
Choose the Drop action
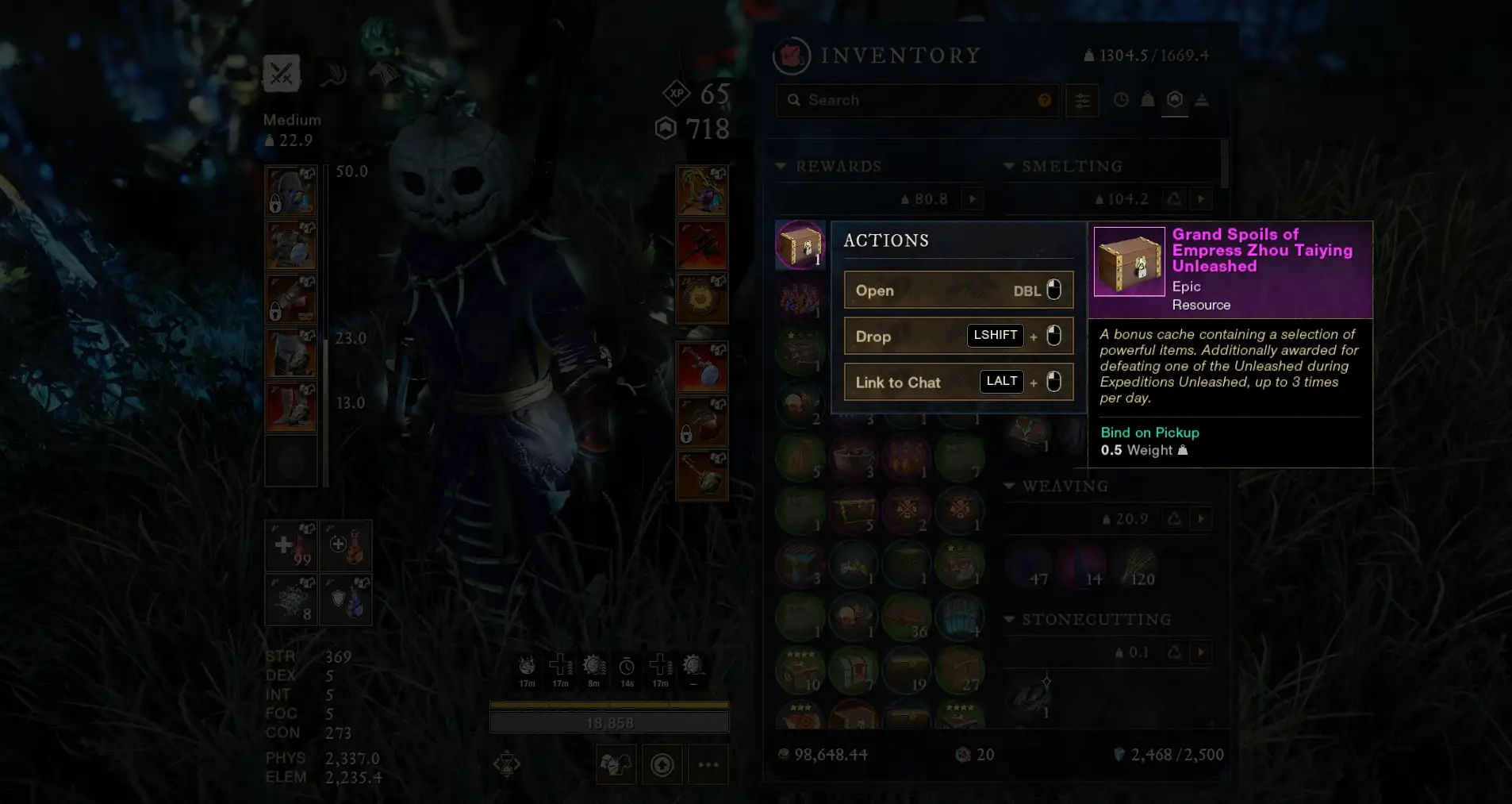958,337
